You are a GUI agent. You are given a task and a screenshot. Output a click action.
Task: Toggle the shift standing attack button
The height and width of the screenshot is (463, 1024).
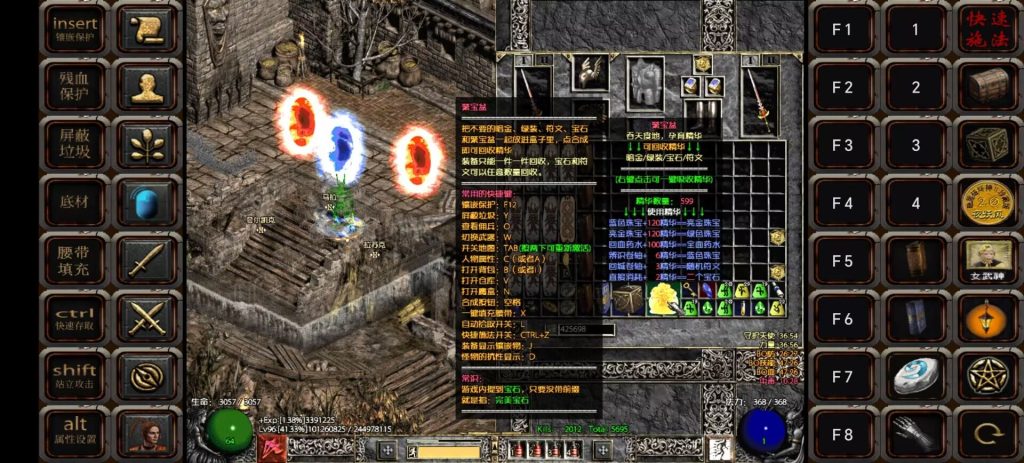coord(75,376)
